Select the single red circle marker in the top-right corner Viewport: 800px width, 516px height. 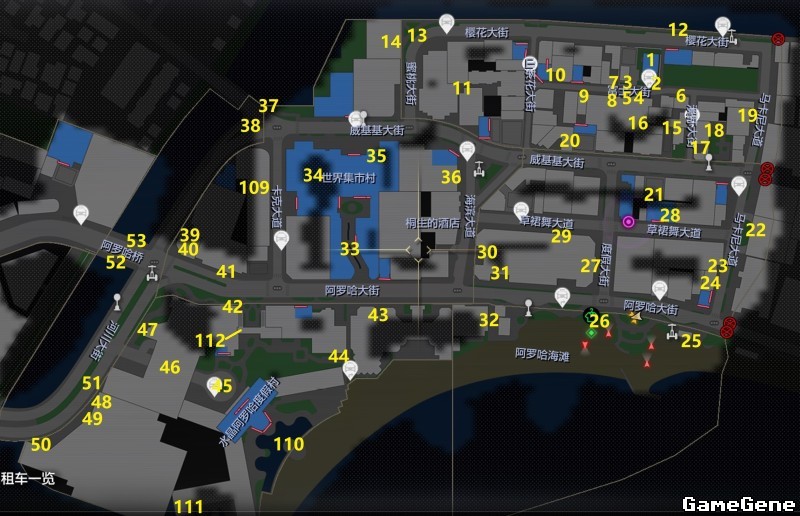pyautogui.click(x=778, y=39)
